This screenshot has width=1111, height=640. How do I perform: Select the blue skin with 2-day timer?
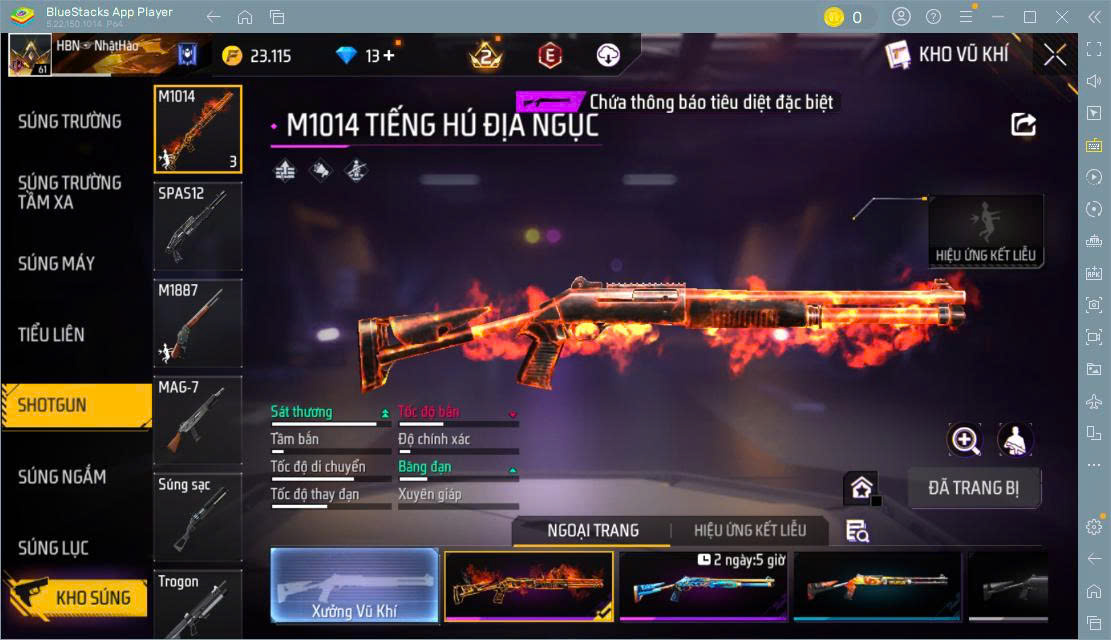704,585
